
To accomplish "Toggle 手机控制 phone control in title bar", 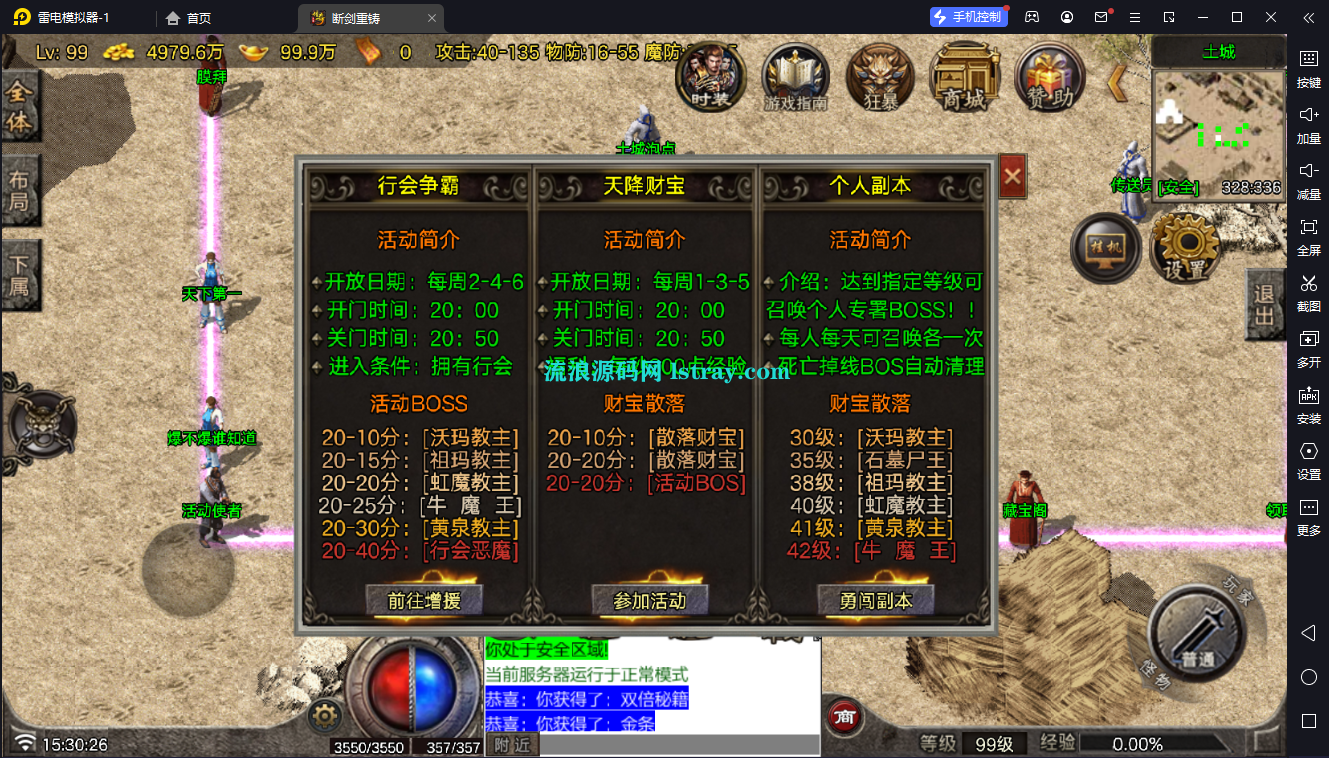I will (967, 16).
